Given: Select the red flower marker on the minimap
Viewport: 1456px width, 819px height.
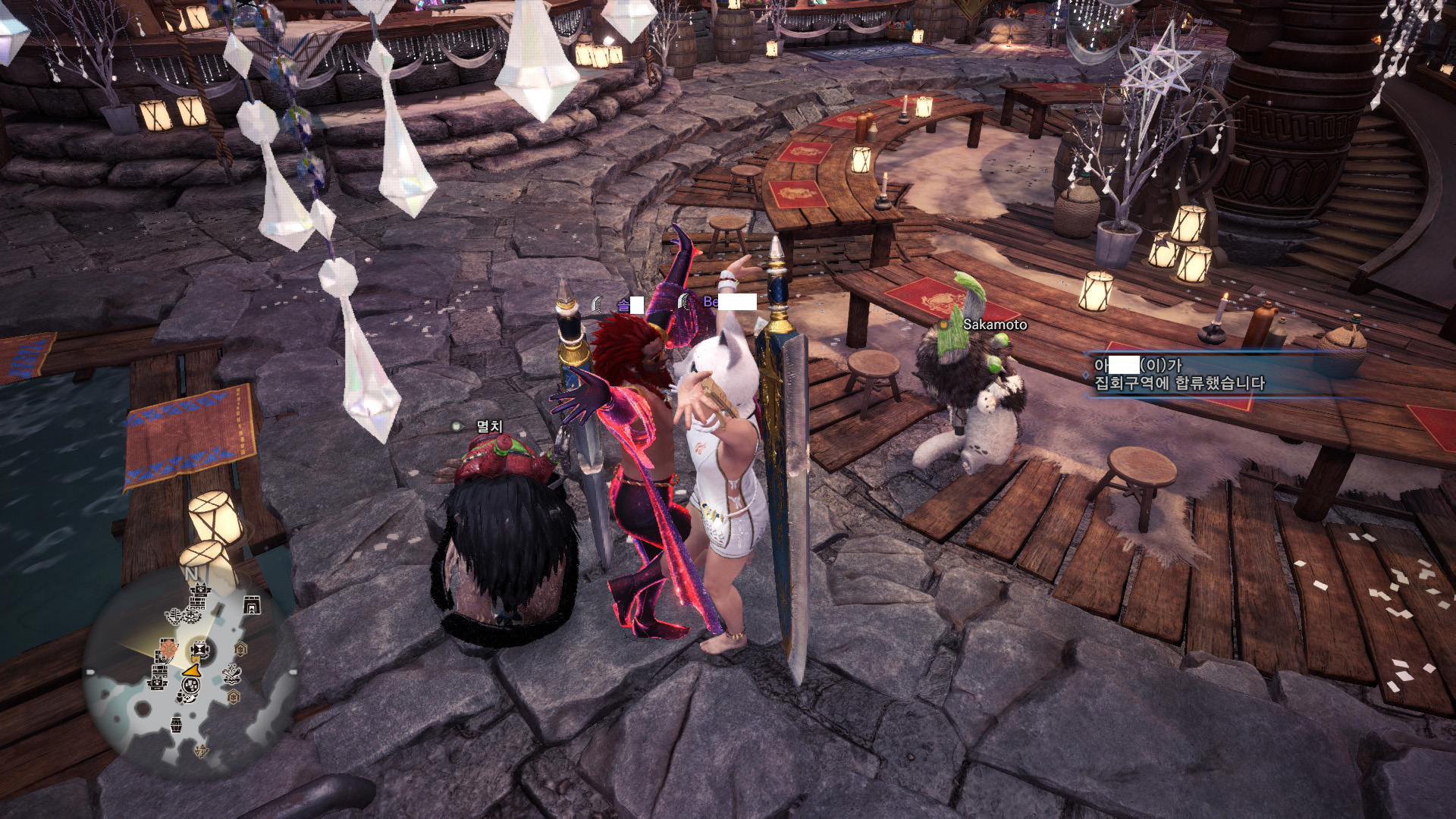Looking at the screenshot, I should [x=167, y=649].
